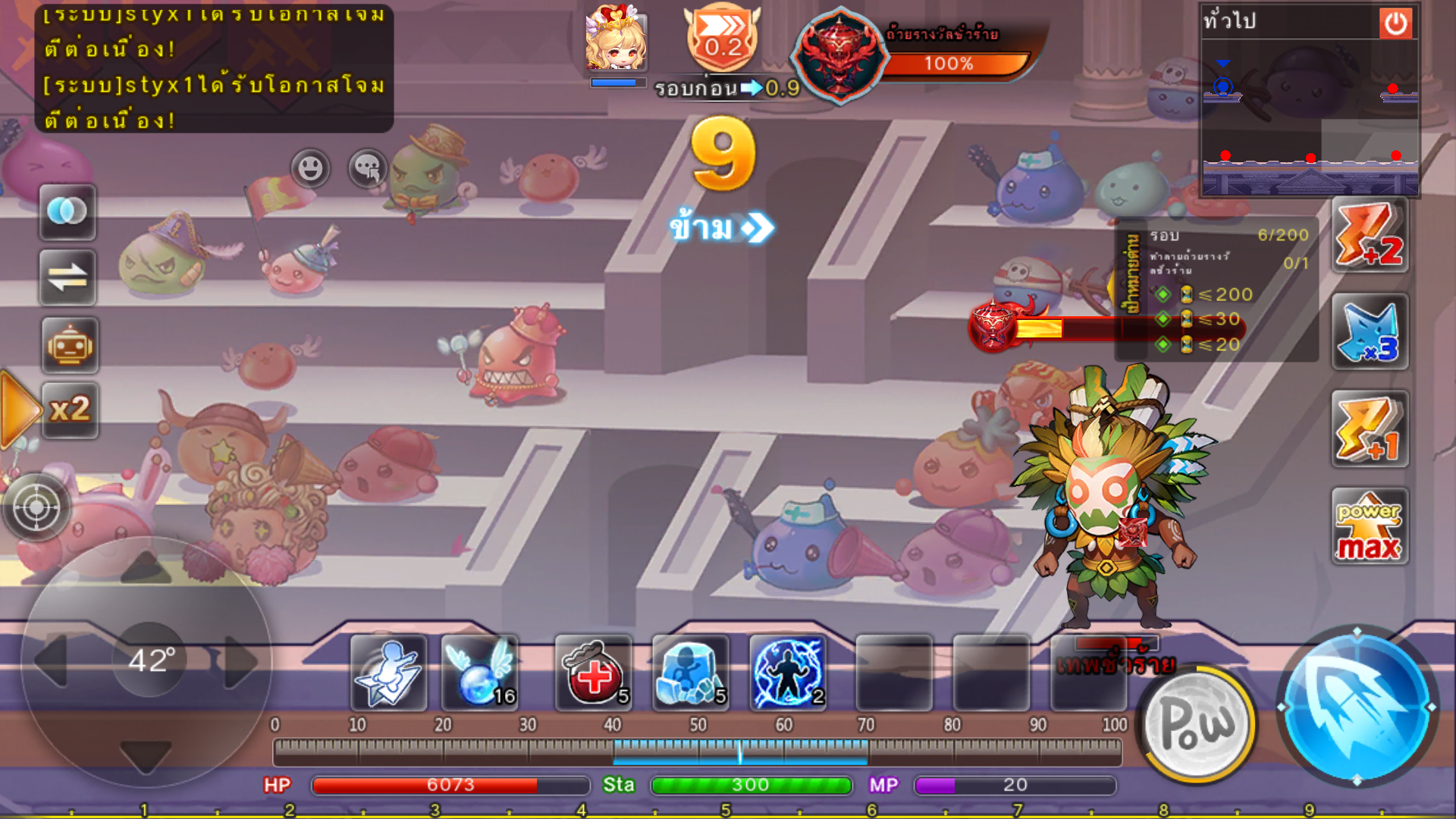Activate the lightning +2 attack skill
1456x819 pixels.
pos(1370,235)
